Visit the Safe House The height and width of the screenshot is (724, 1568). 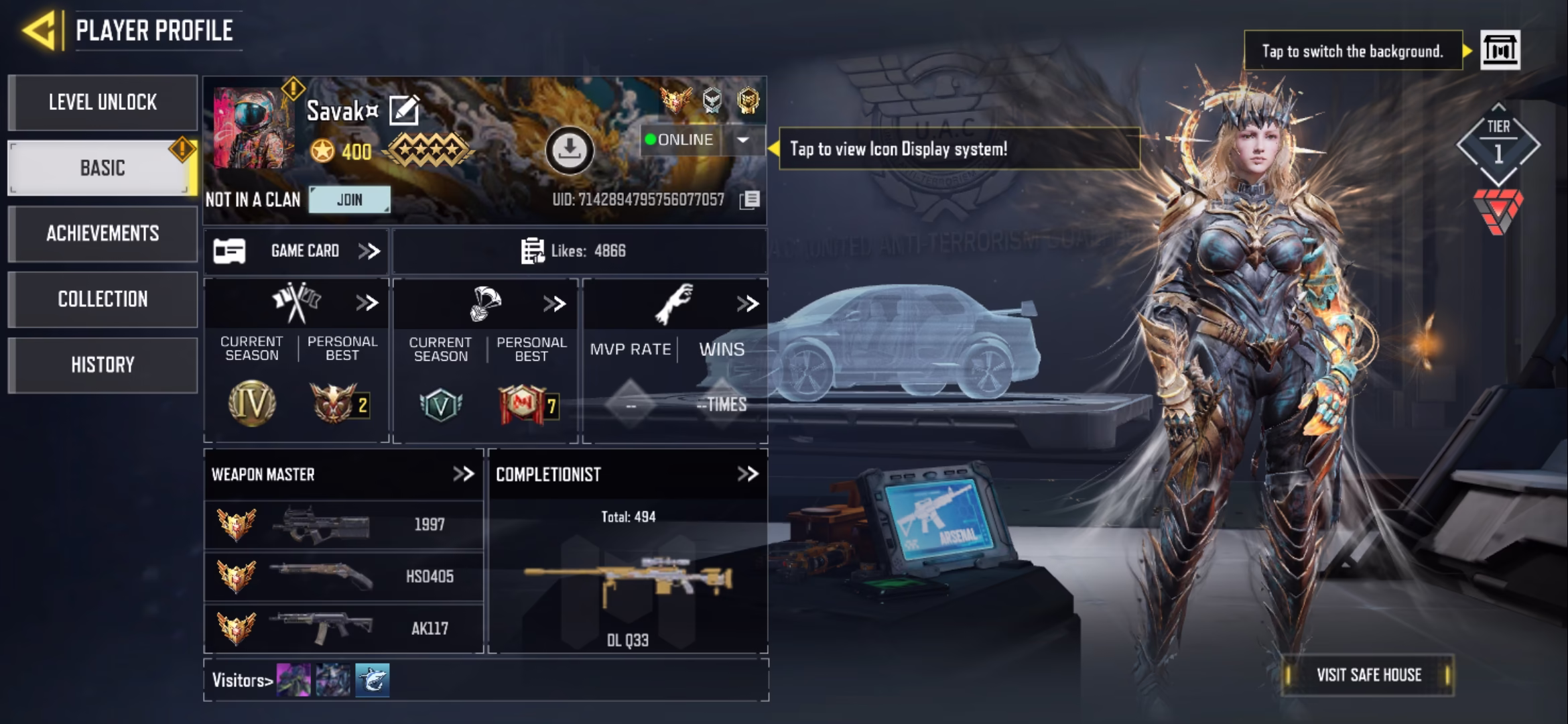tap(1368, 675)
